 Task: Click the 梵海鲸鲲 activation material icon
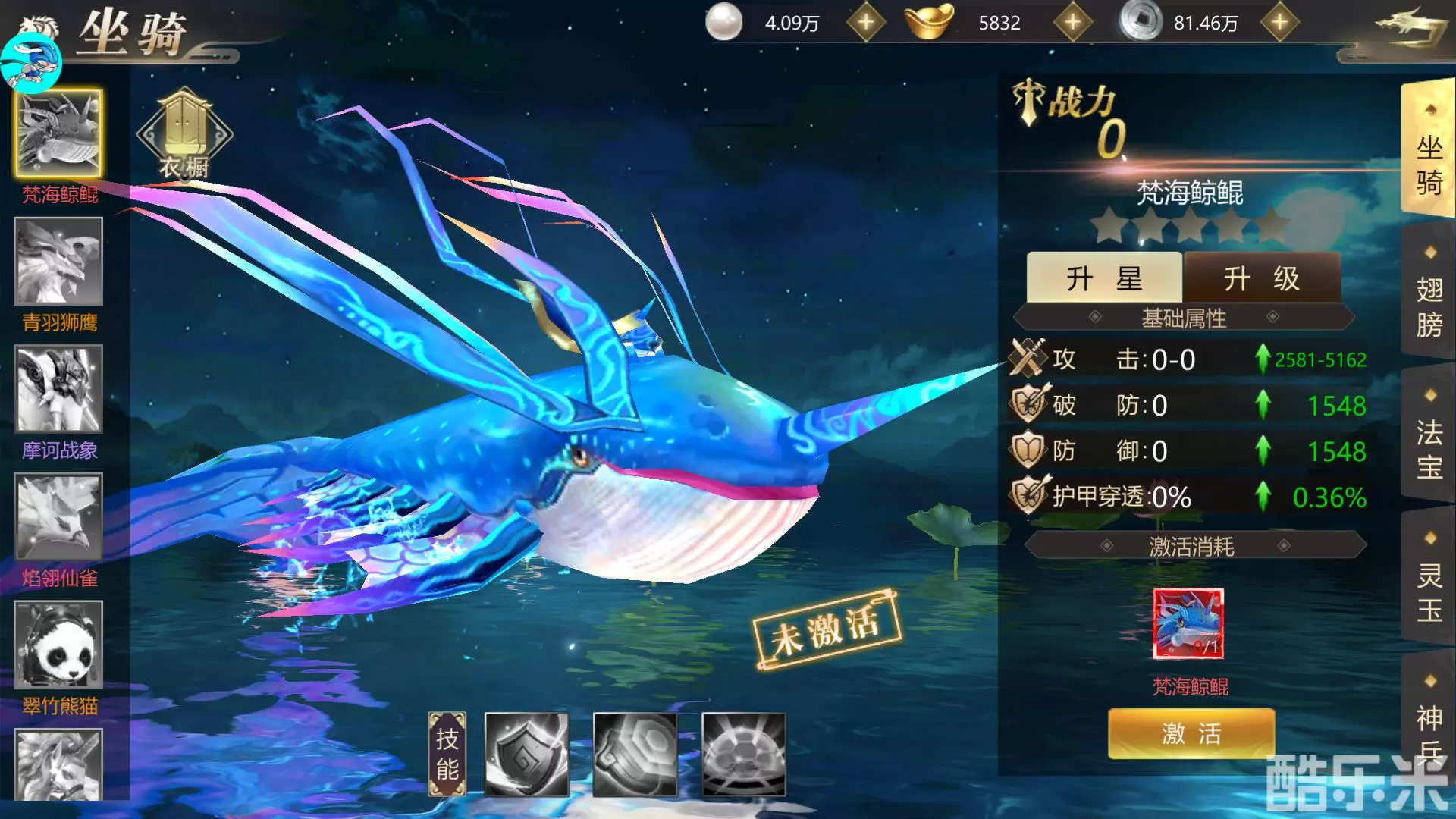point(1189,625)
